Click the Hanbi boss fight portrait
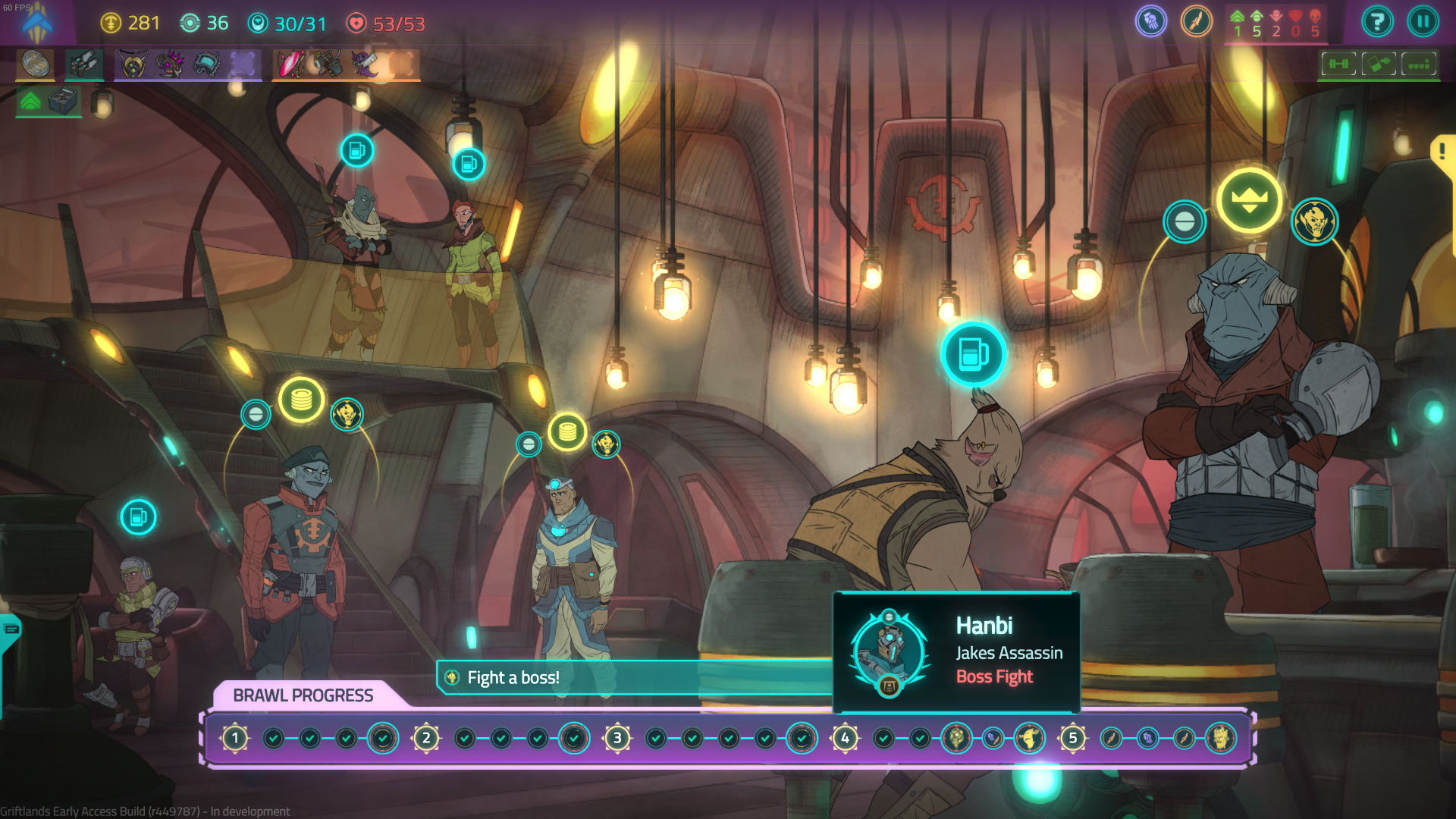Screen dimensions: 1456x819 pos(889,652)
